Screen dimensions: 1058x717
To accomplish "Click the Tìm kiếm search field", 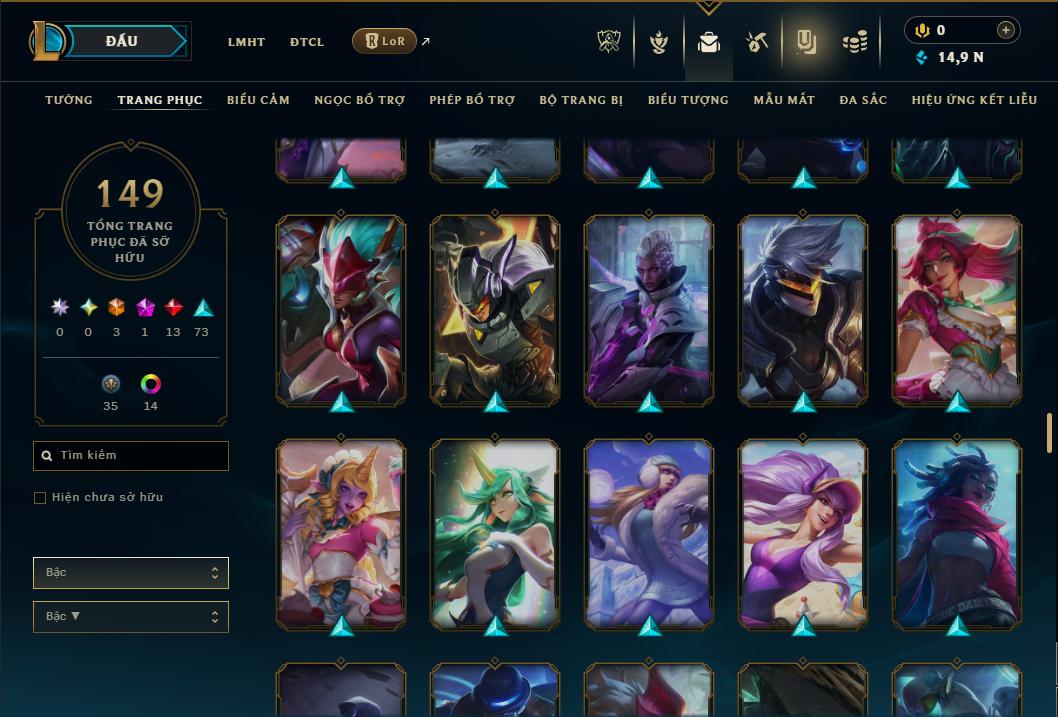I will pos(131,456).
